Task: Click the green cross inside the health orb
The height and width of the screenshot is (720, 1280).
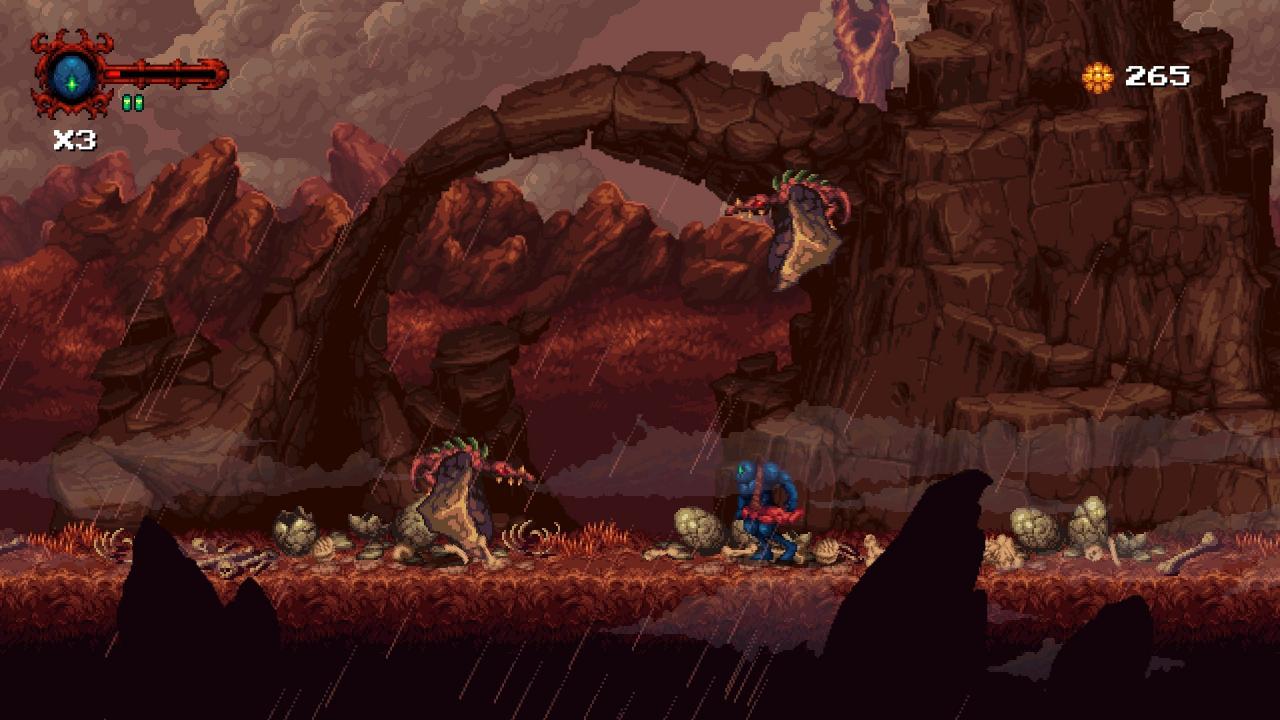Action: point(70,85)
